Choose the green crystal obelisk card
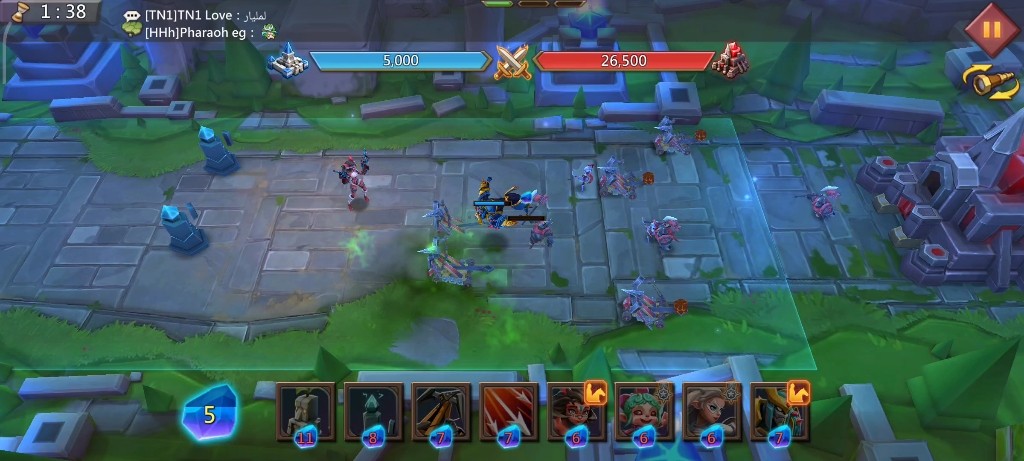The height and width of the screenshot is (461, 1024). [373, 410]
